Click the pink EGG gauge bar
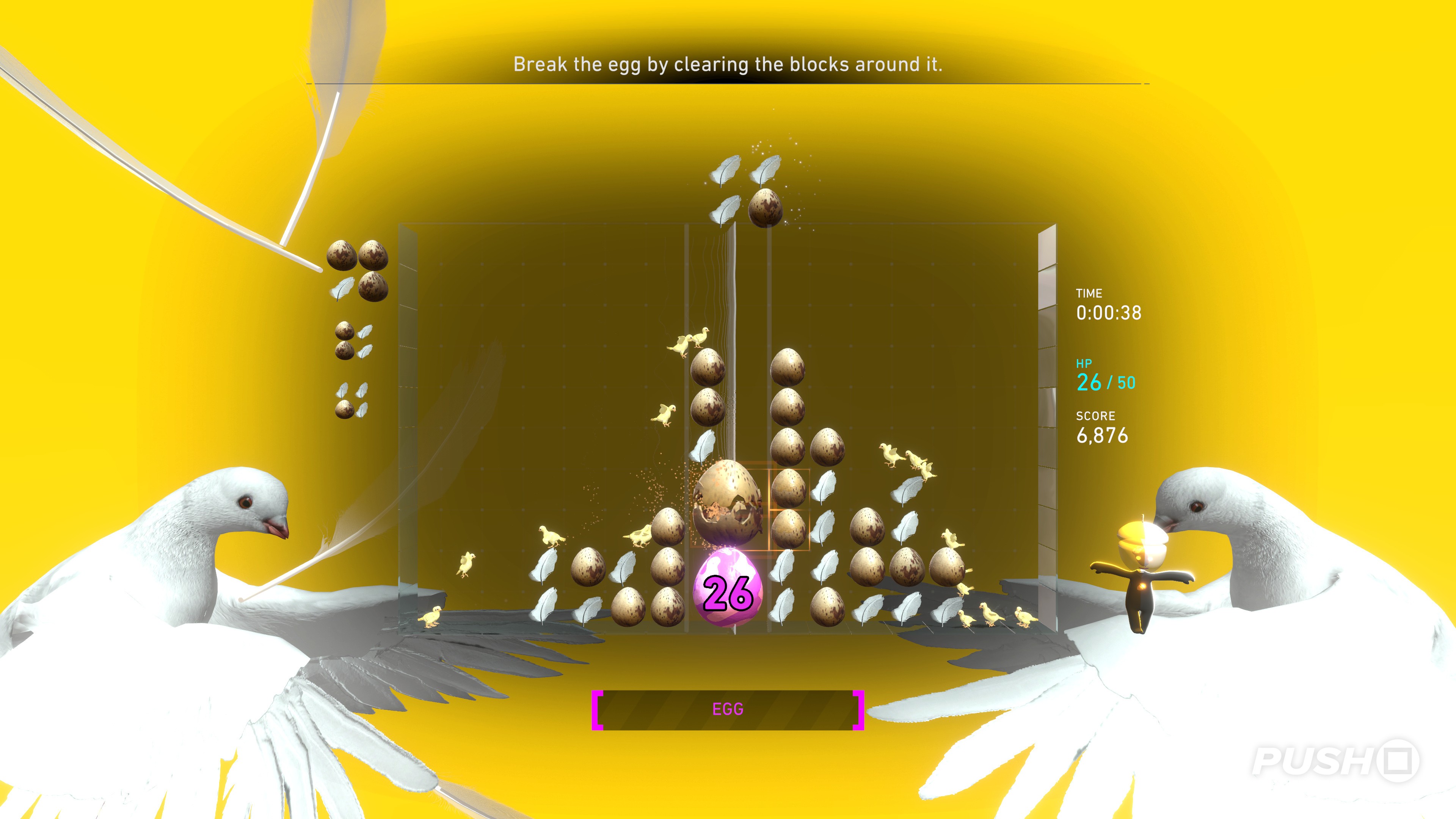The image size is (1456, 819). point(728,709)
